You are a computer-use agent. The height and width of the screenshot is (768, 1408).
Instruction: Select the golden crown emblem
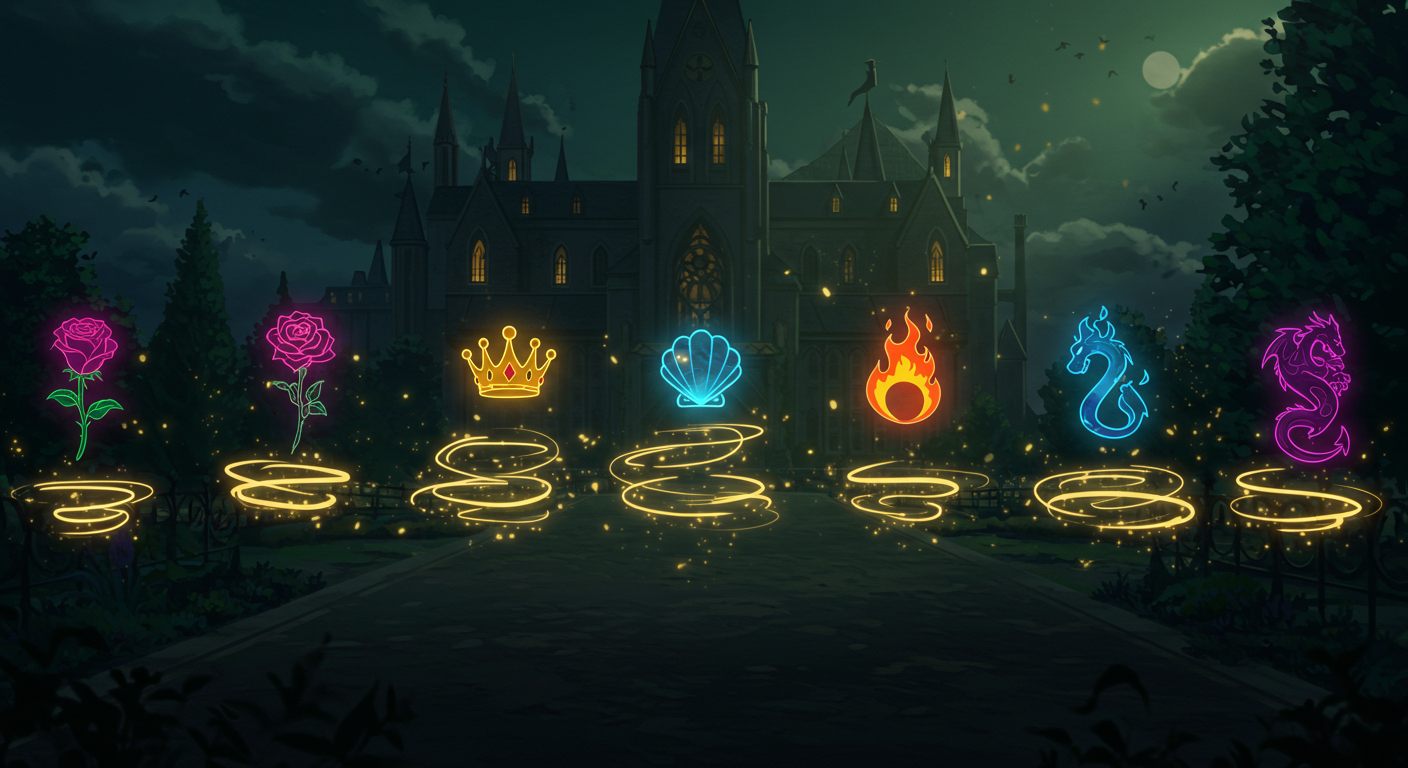508,363
